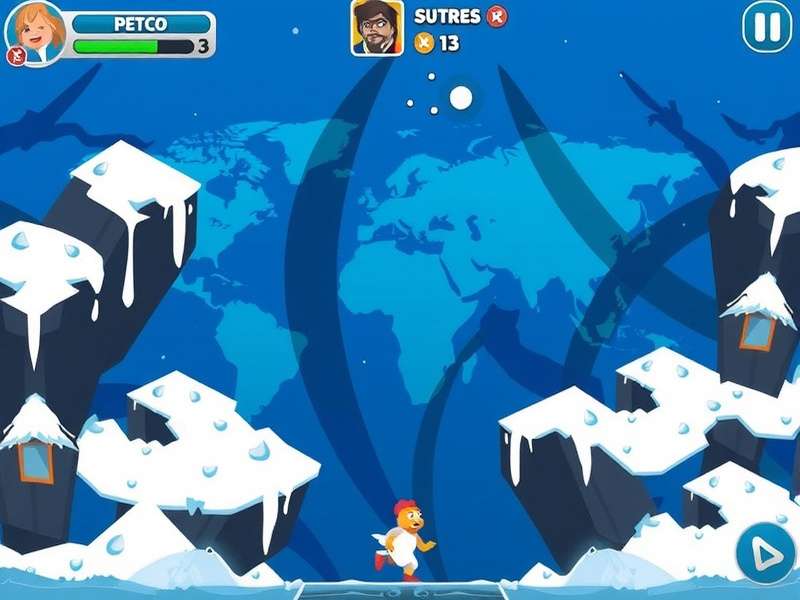Click the small red badge on PETCO's avatar
Viewport: 800px width, 600px height.
15,56
